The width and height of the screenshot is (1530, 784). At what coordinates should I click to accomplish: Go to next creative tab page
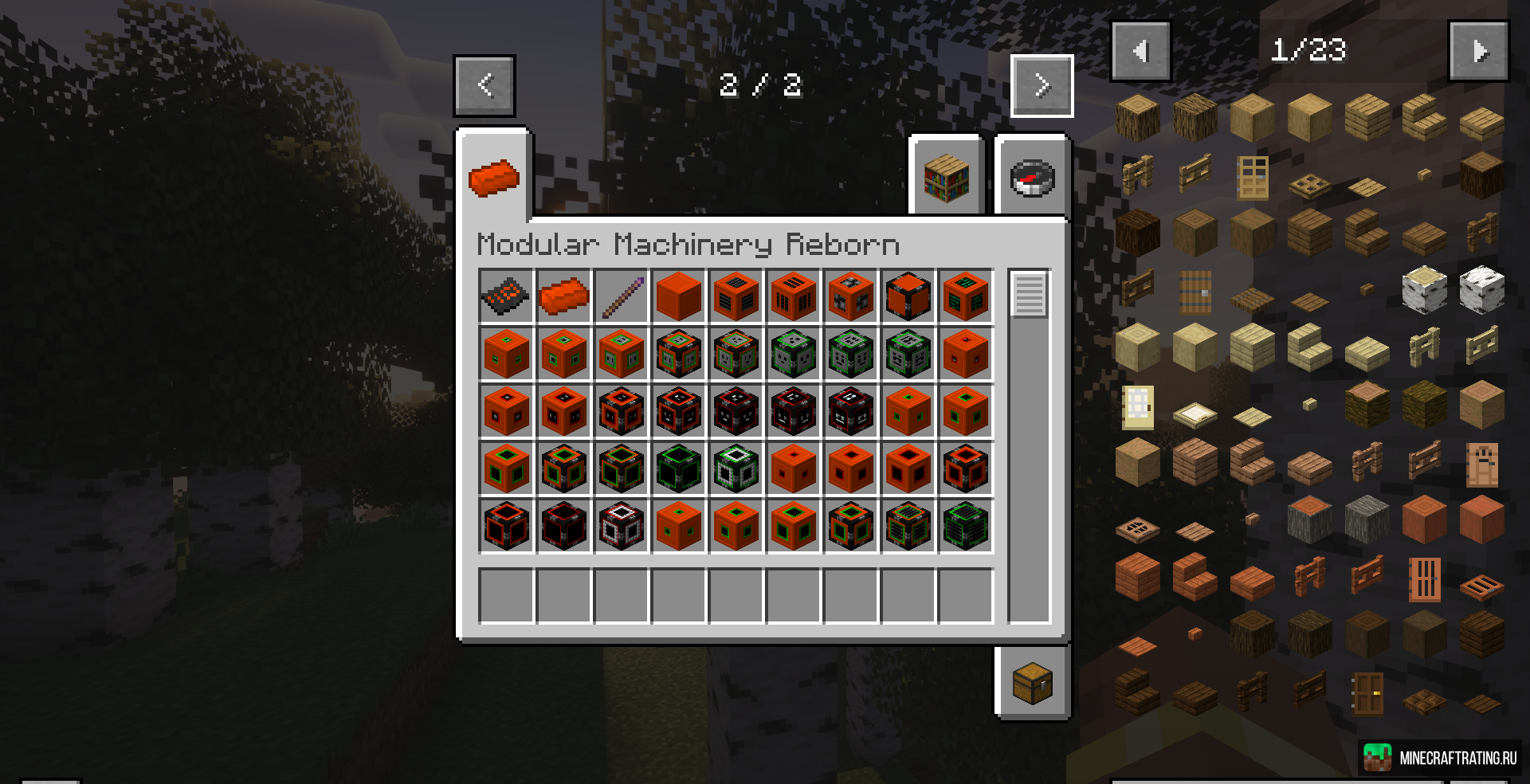[1042, 85]
